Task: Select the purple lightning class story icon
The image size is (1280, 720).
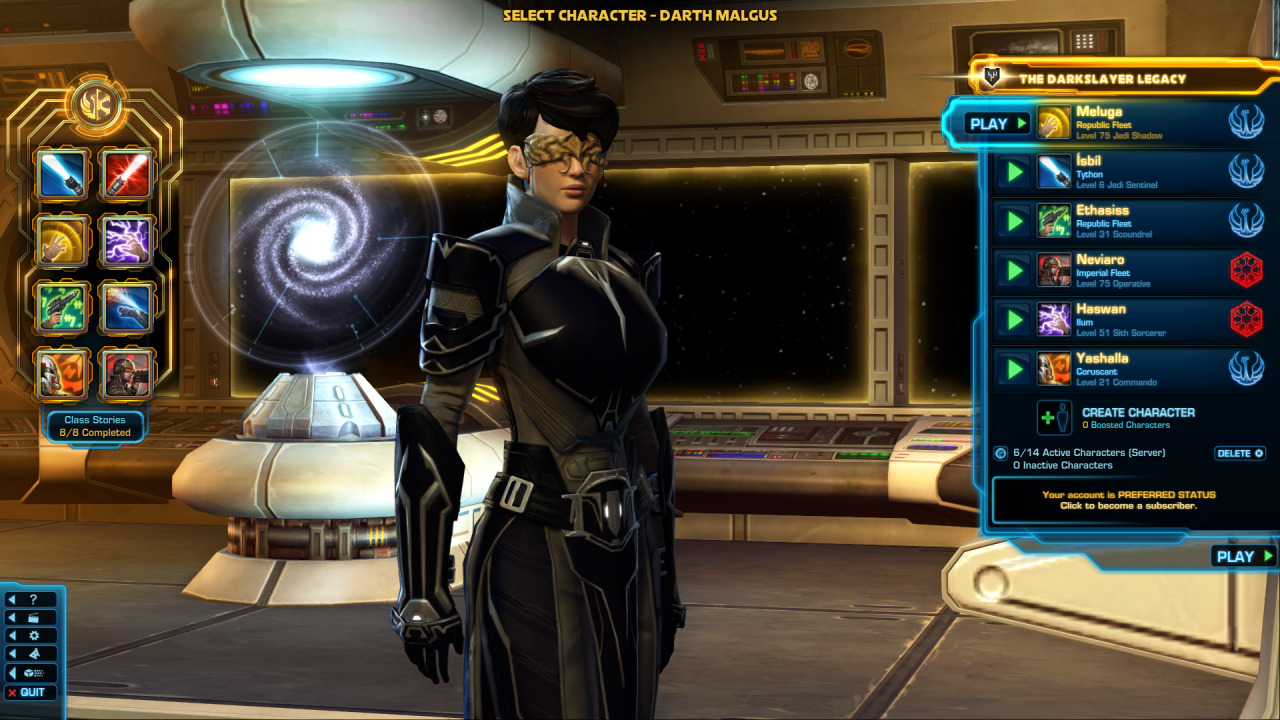Action: 127,241
